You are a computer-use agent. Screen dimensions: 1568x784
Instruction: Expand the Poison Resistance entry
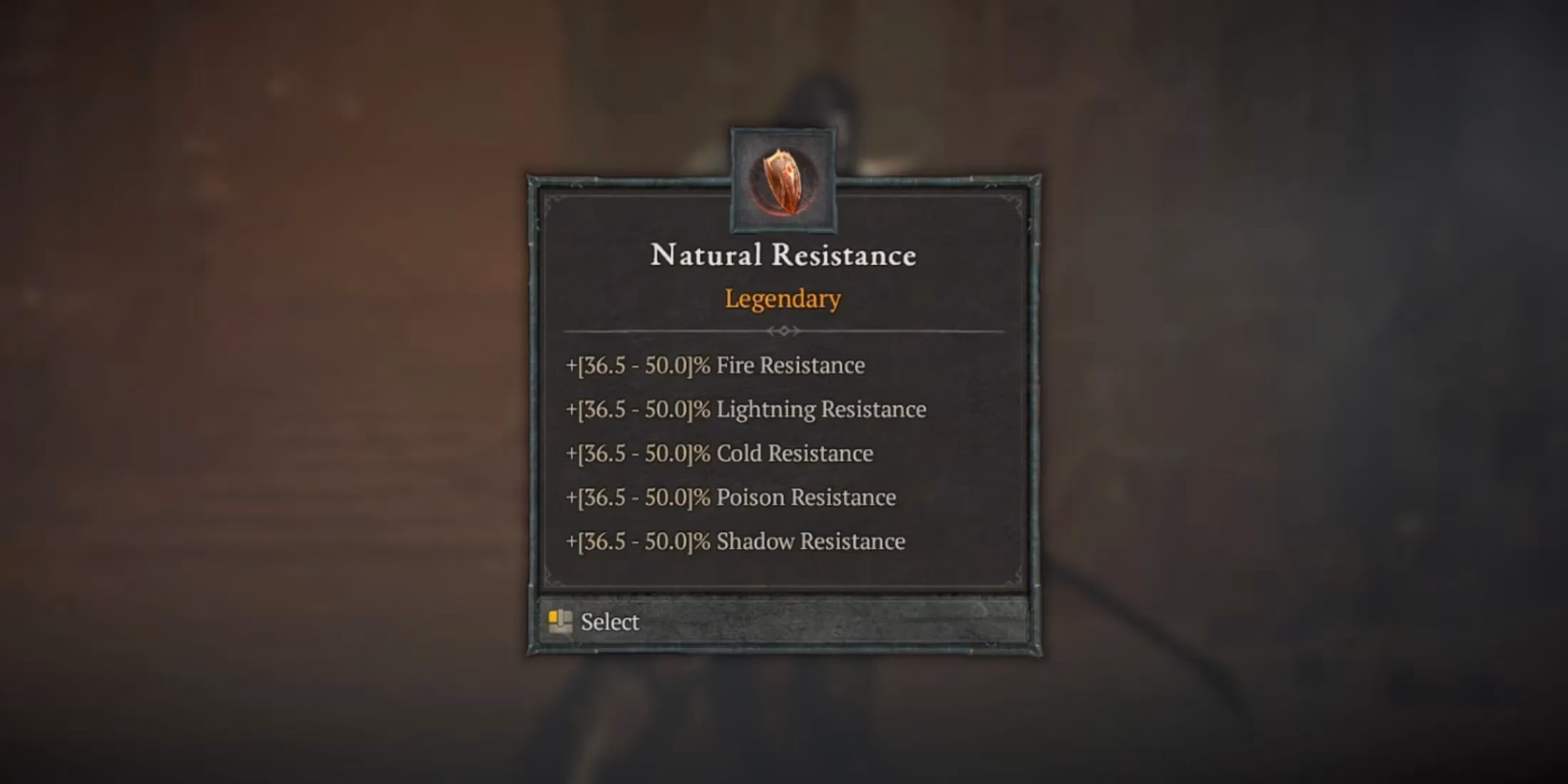point(731,497)
